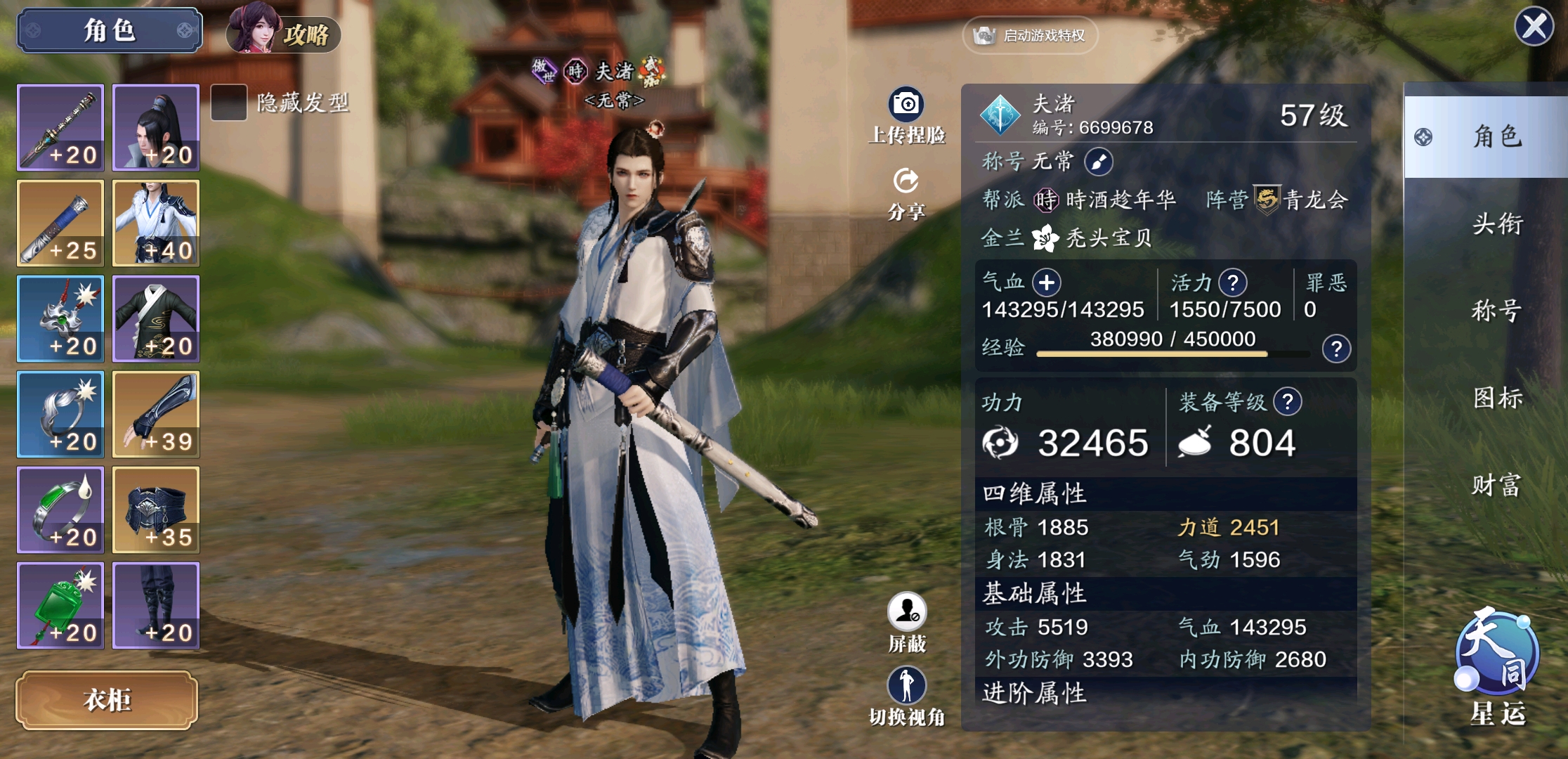The image size is (1568, 759).
Task: Open the 称号 tab on the right
Action: pyautogui.click(x=1496, y=310)
